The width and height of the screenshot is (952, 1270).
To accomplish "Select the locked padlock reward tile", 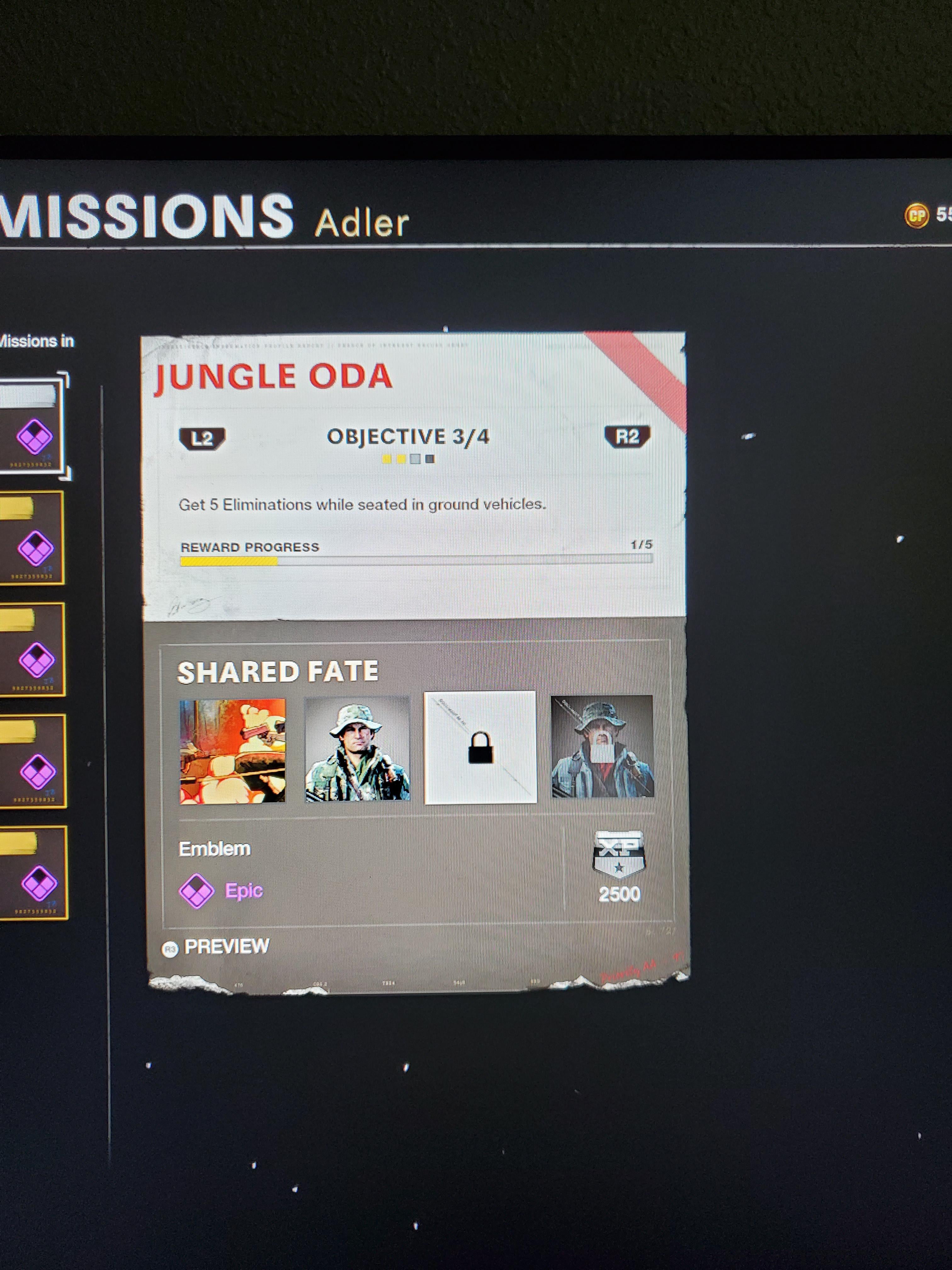I will click(480, 747).
